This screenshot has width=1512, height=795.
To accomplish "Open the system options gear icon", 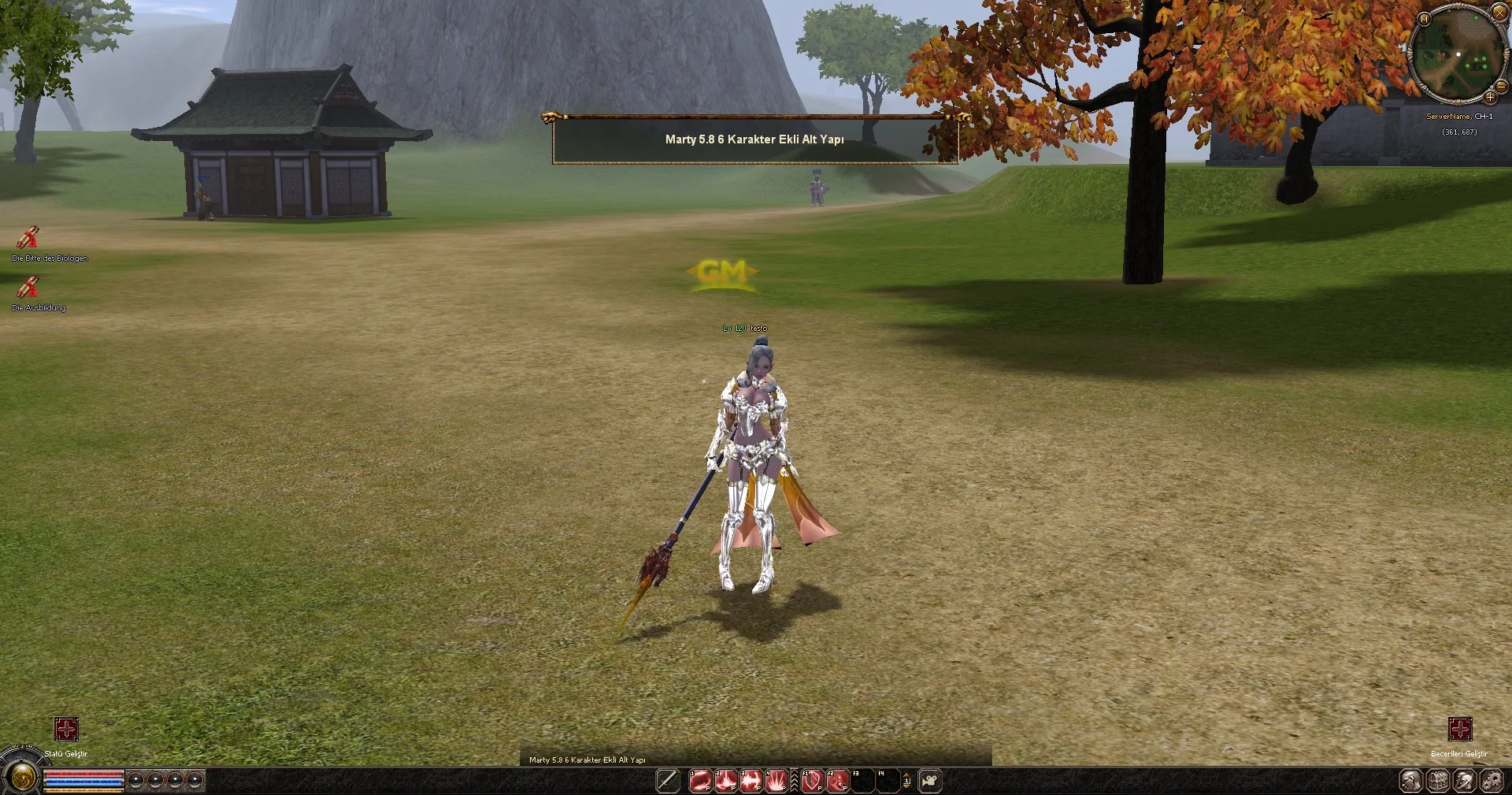I will tap(1492, 780).
